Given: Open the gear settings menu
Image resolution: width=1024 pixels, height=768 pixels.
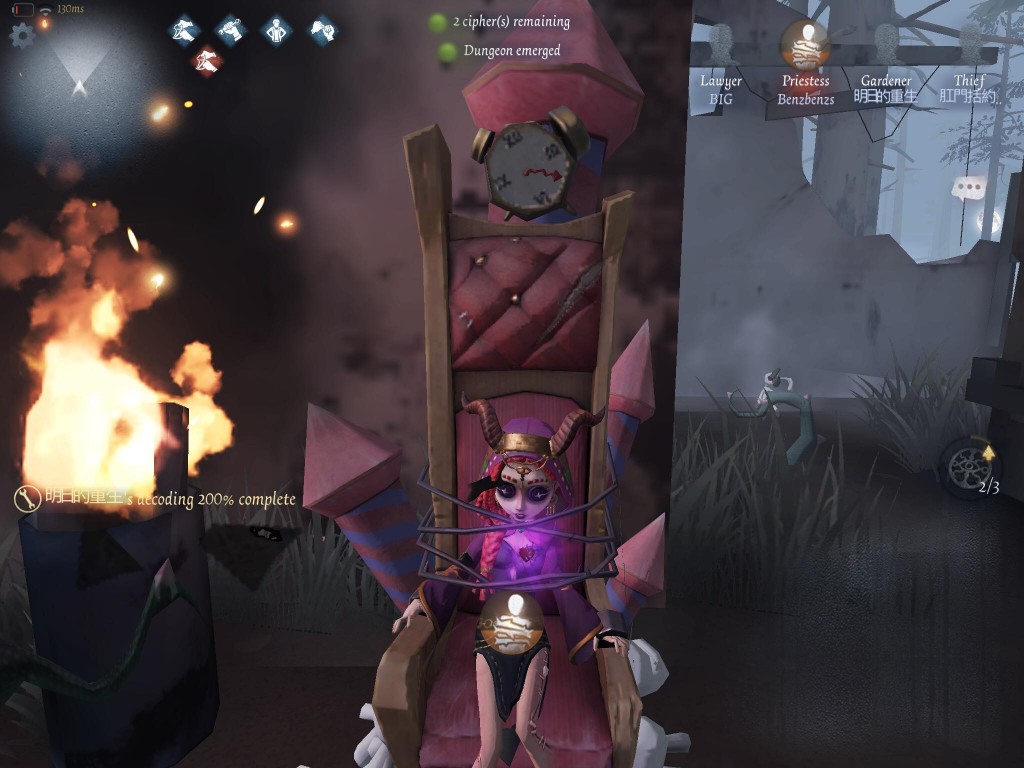Looking at the screenshot, I should 21,36.
